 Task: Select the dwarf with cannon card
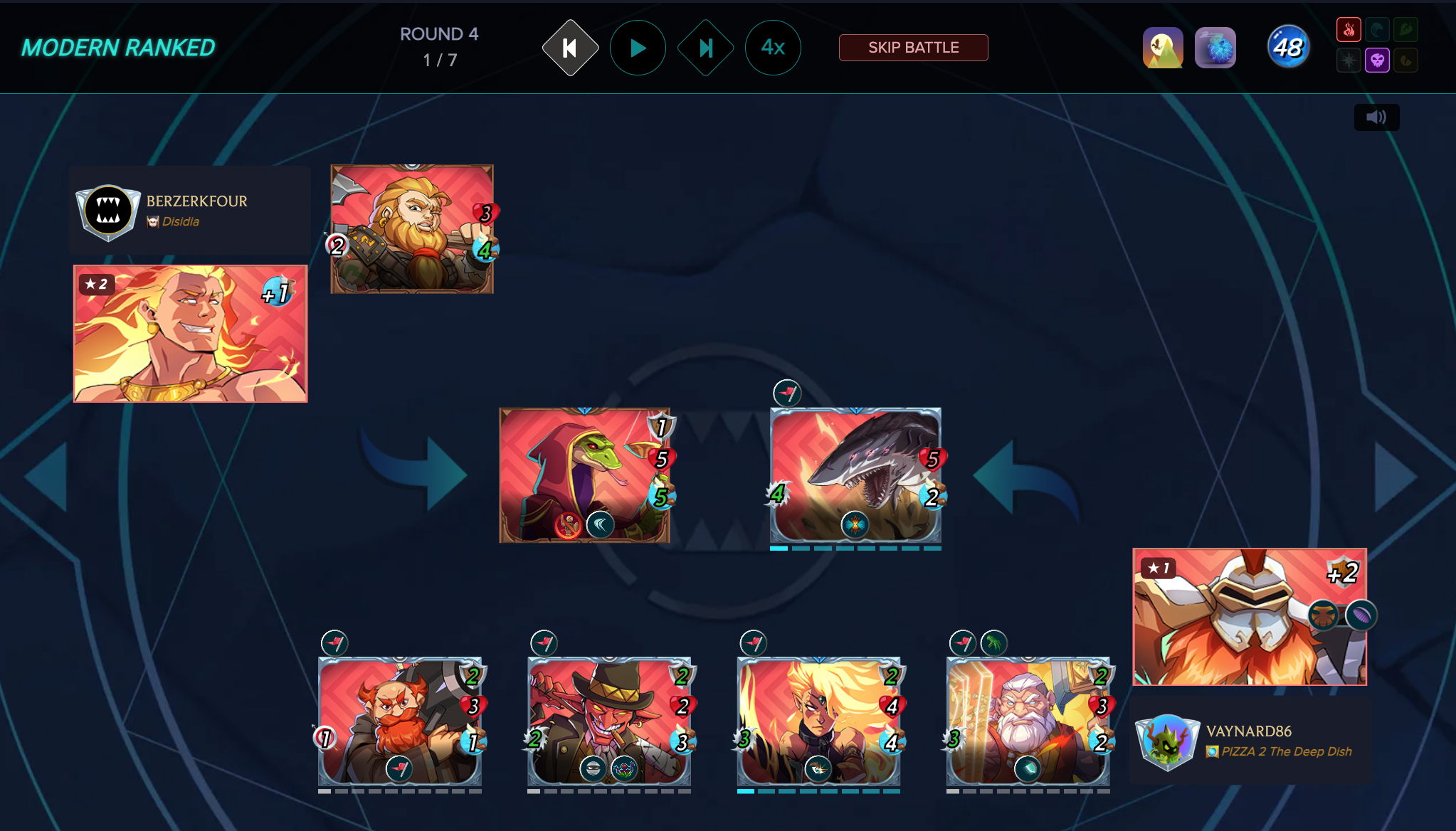400,721
